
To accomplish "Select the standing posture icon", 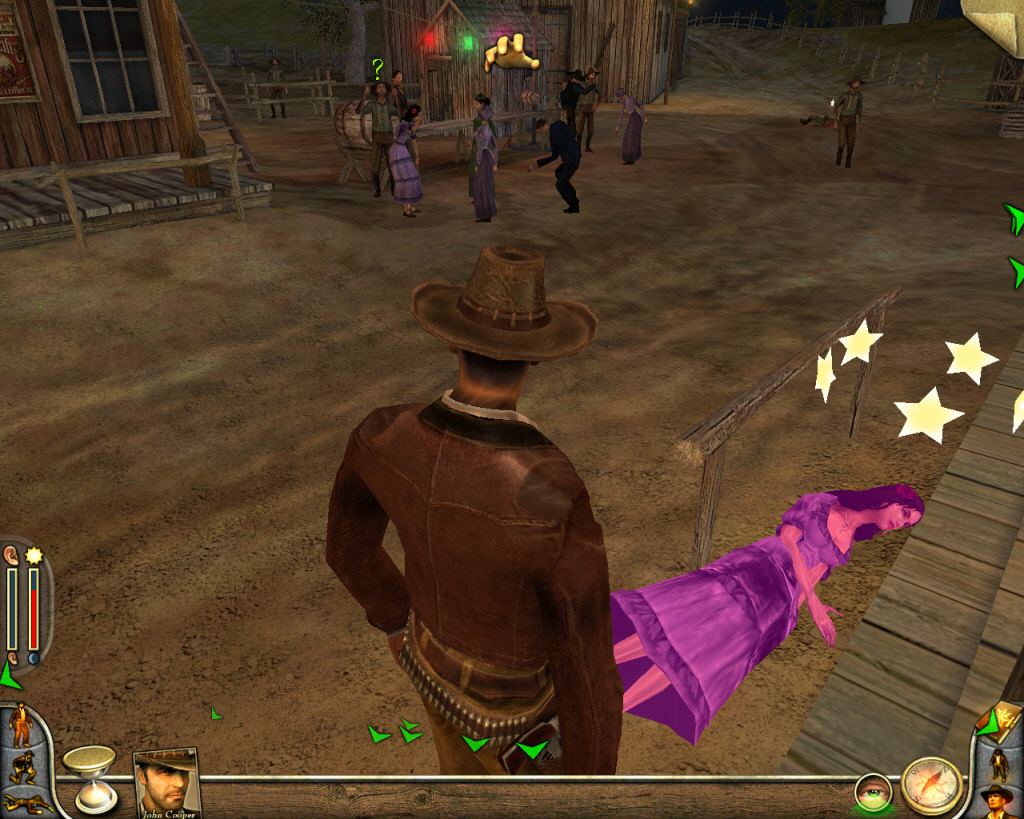I will [x=20, y=725].
